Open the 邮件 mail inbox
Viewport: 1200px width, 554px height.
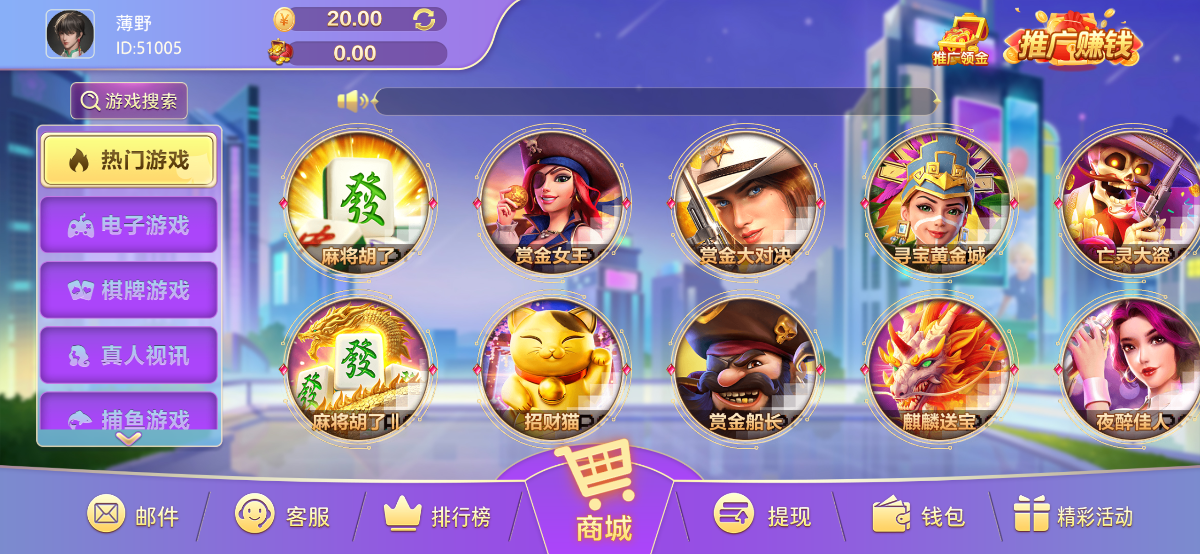coord(133,516)
